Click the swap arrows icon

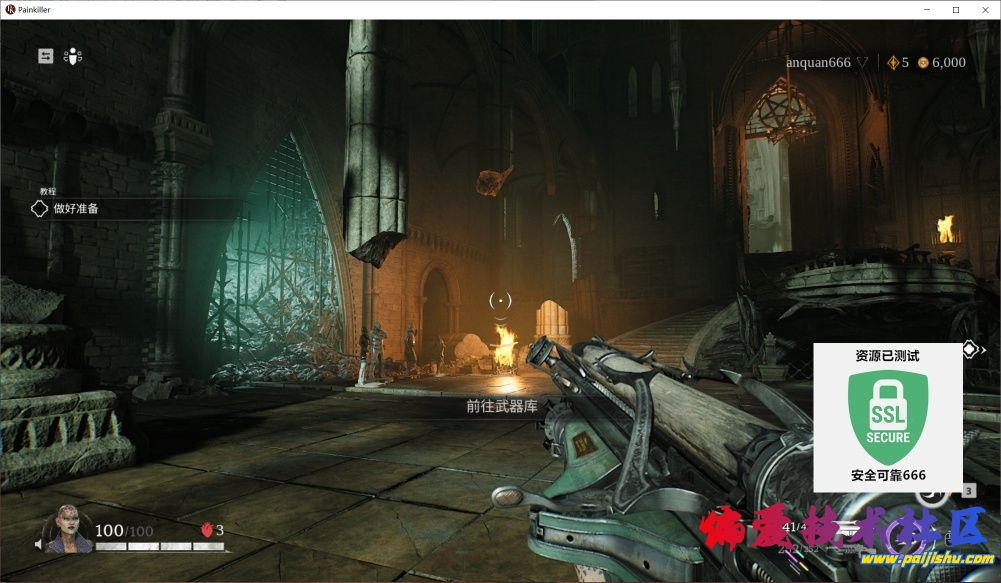point(46,56)
